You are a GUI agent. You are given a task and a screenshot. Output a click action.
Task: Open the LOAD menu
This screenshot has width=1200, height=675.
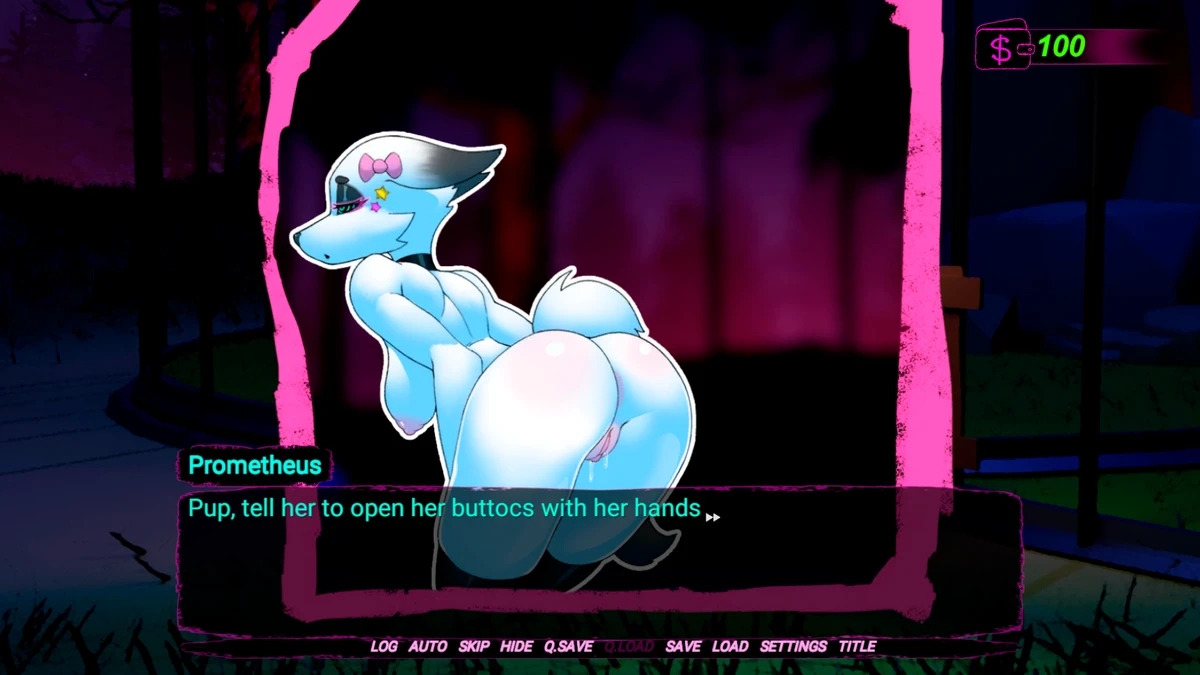[730, 646]
